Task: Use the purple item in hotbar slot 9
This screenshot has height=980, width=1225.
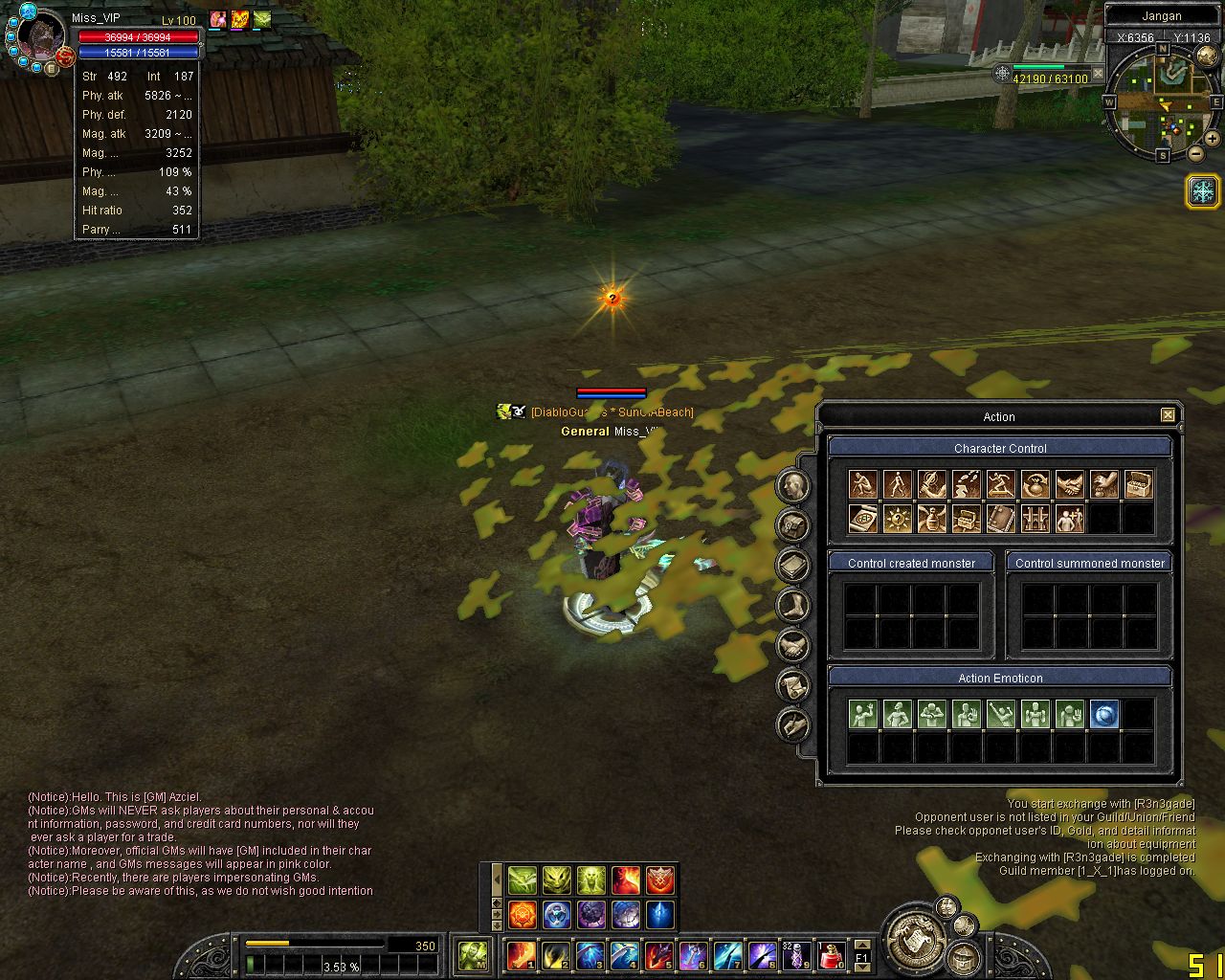Action: tap(796, 955)
